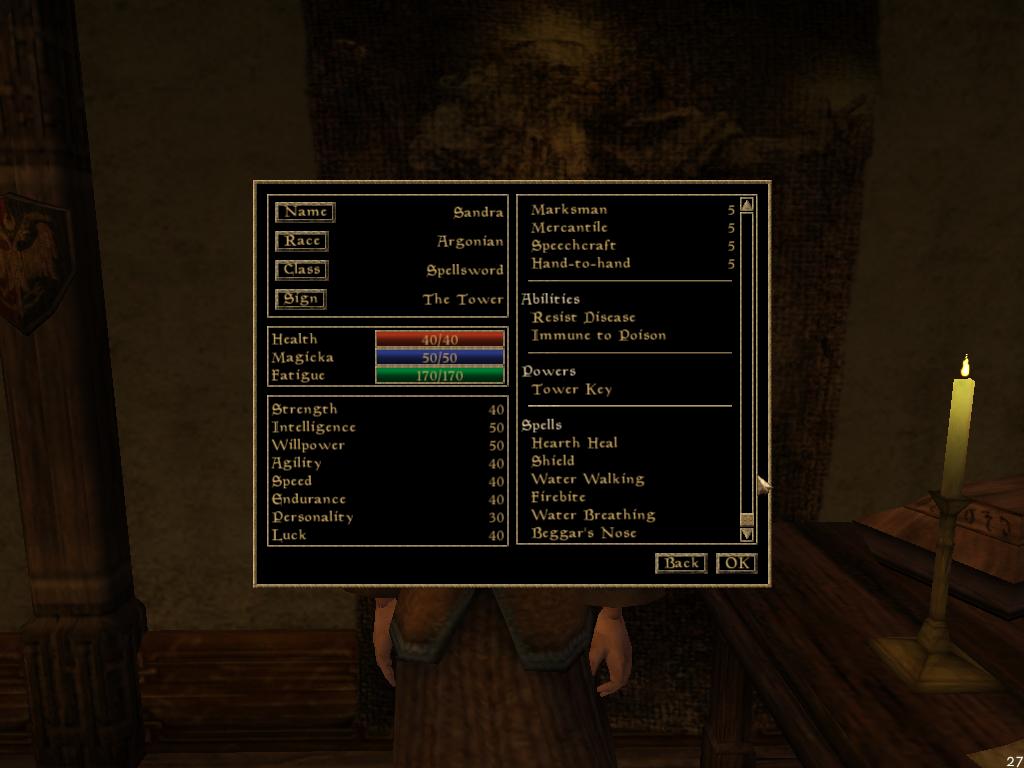Click the skills list scroll-up arrow
The width and height of the screenshot is (1024, 768).
747,205
